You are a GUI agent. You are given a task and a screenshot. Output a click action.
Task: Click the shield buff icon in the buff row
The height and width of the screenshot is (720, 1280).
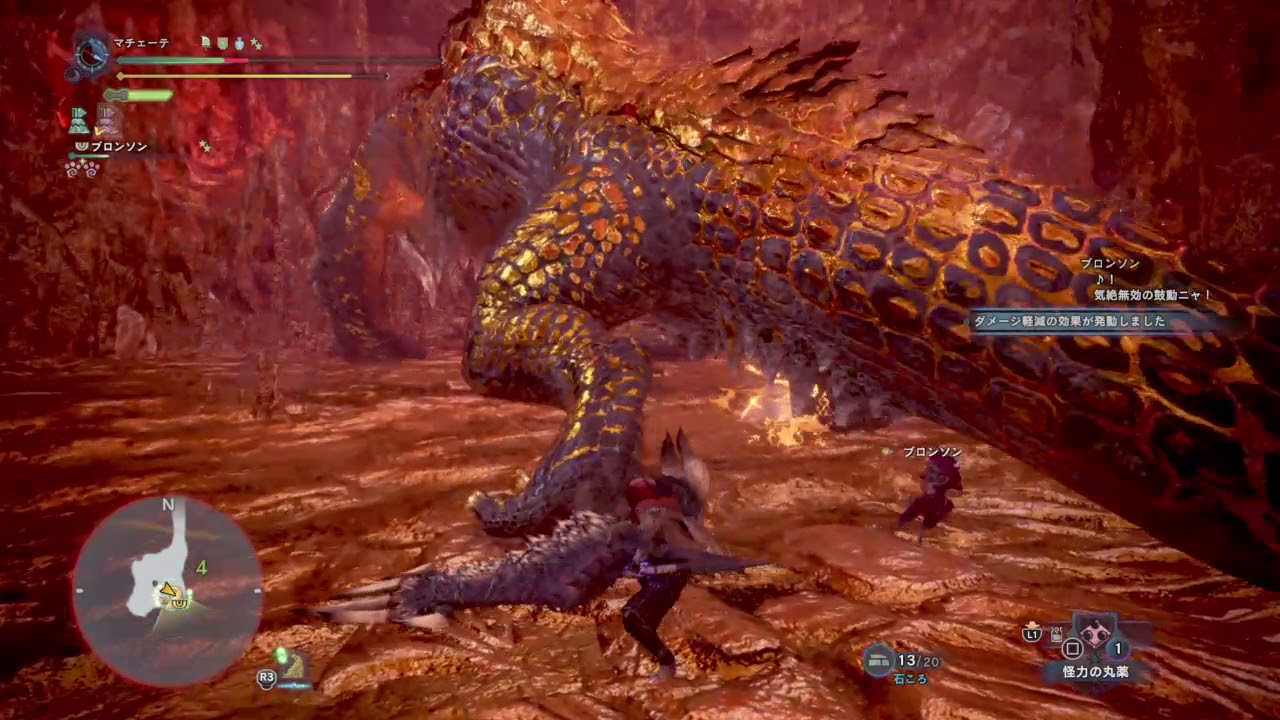[221, 43]
